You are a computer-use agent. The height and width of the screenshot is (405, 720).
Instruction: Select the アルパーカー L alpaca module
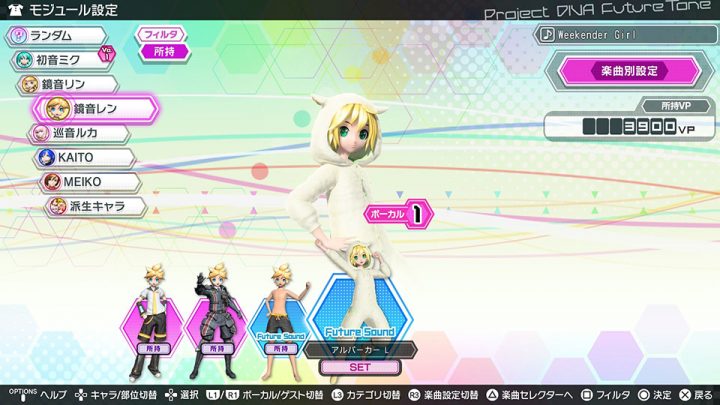pos(360,300)
